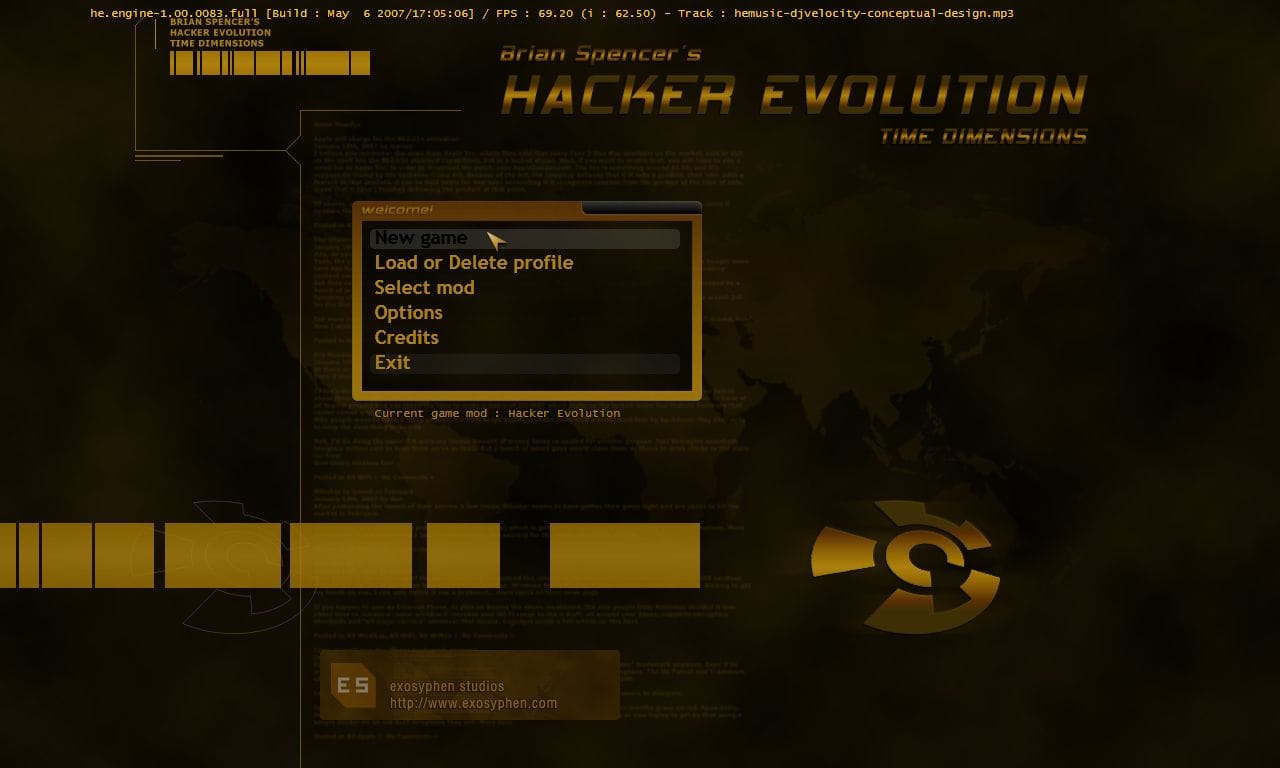Open the Options menu entry
1280x768 pixels.
(x=408, y=312)
